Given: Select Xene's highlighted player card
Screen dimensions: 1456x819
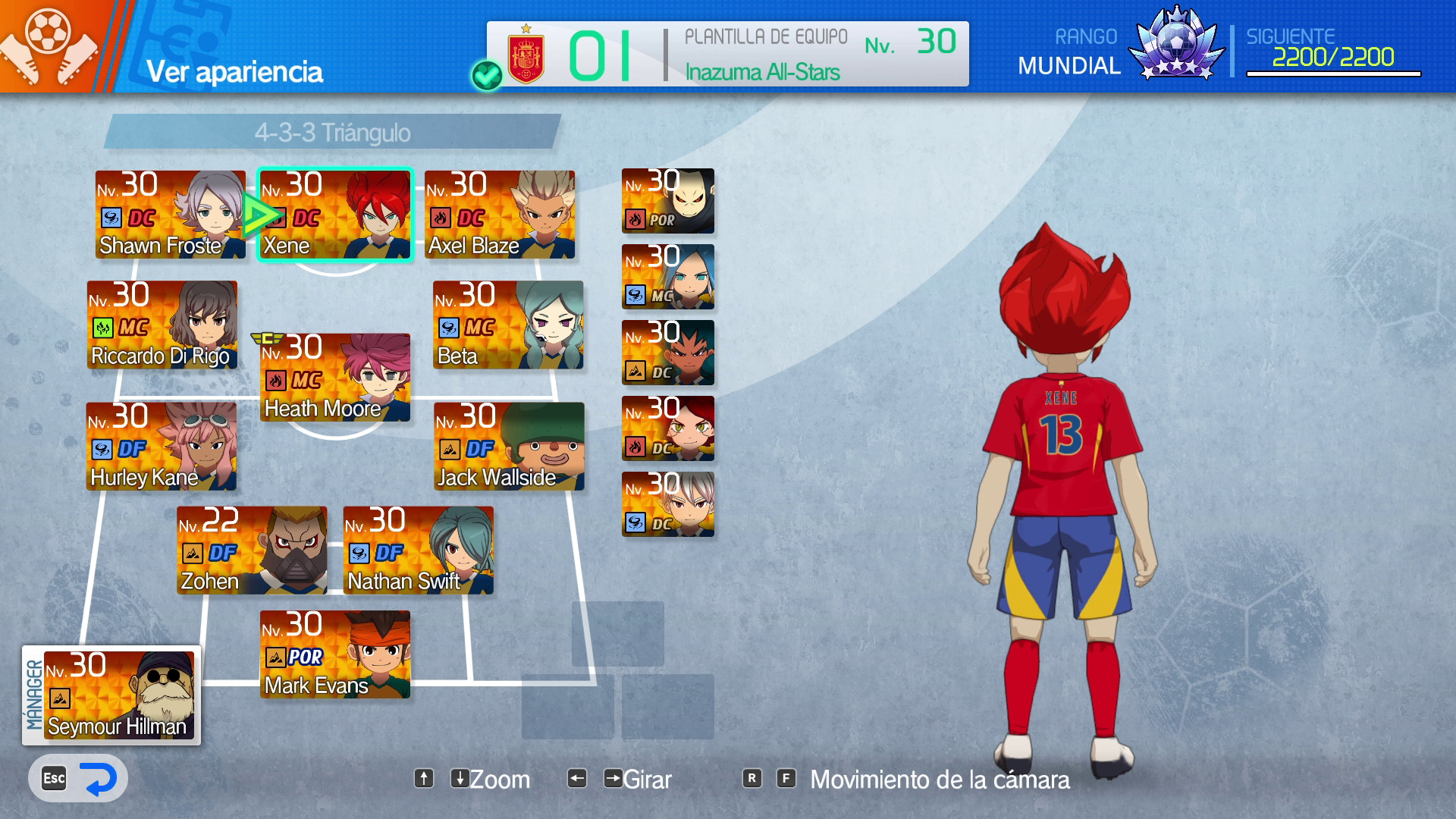Looking at the screenshot, I should coord(335,213).
